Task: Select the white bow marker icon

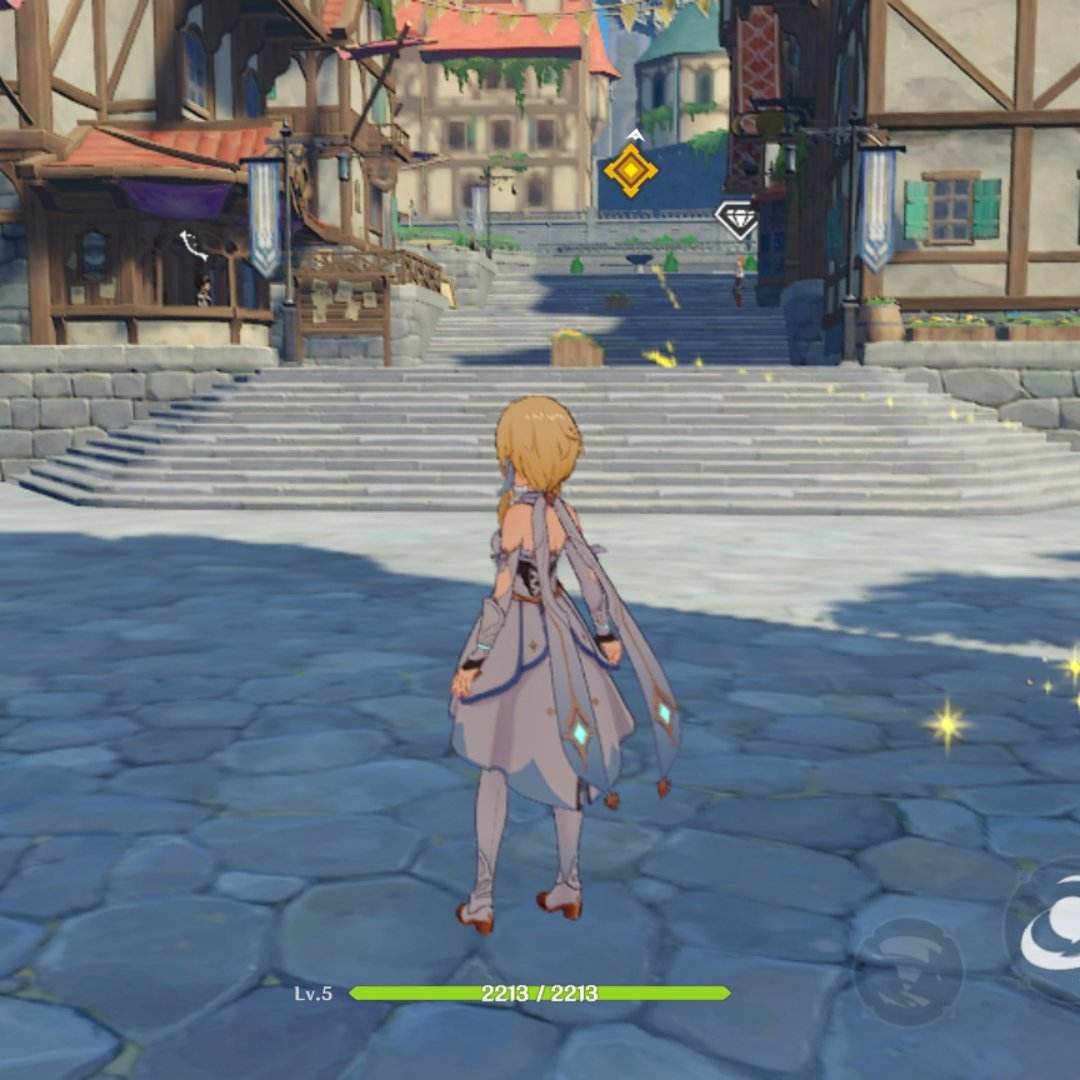Action: 193,245
